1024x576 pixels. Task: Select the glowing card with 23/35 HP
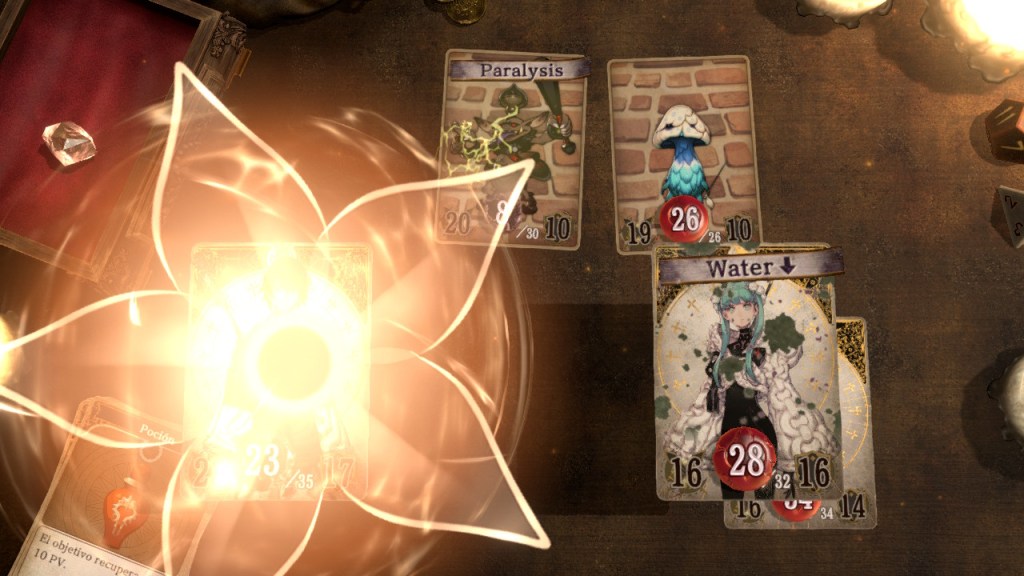tap(279, 370)
